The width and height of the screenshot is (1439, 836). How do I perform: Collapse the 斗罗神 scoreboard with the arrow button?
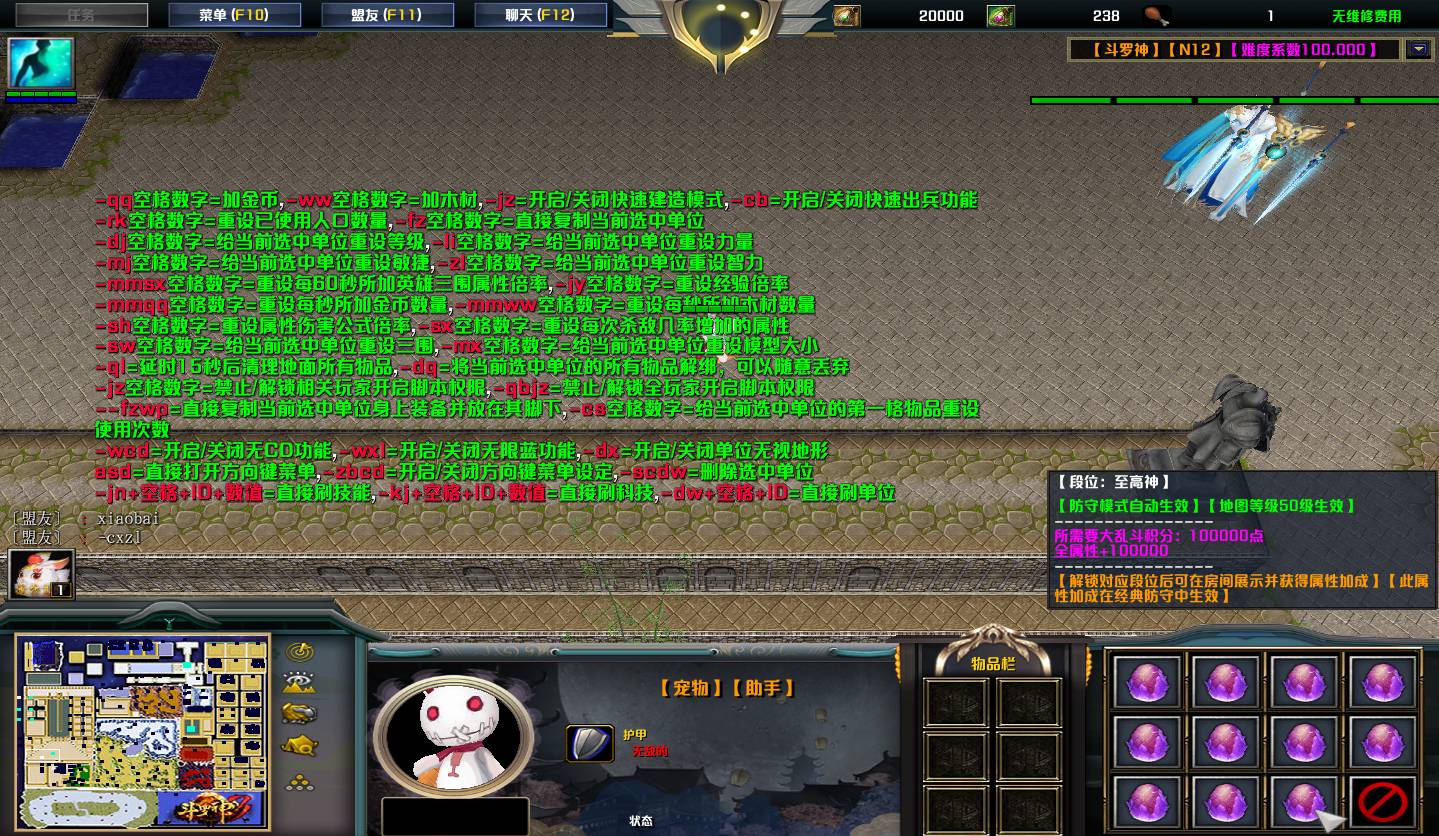point(1418,49)
